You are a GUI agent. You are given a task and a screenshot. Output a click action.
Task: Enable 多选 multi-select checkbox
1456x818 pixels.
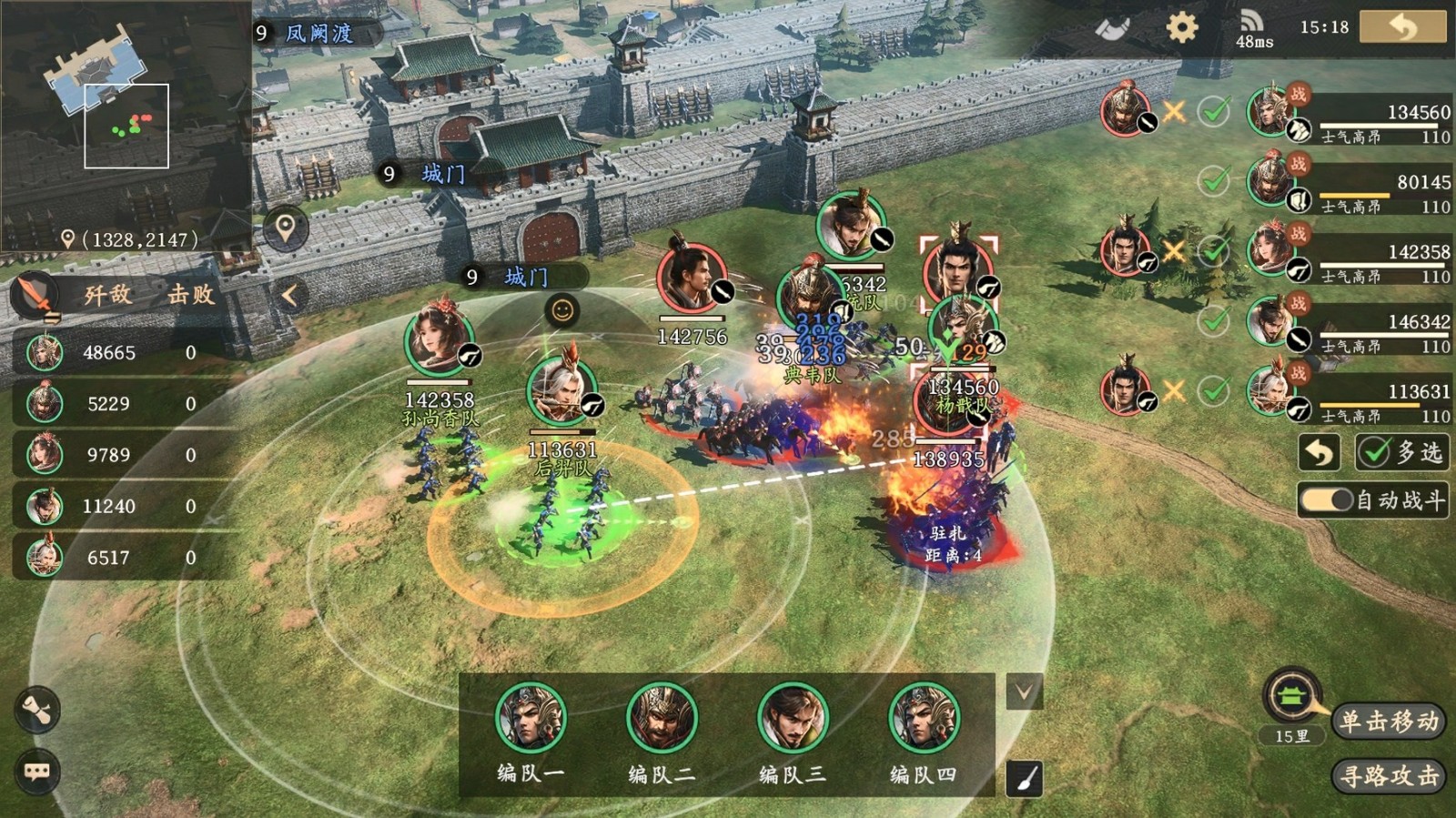(x=1400, y=452)
